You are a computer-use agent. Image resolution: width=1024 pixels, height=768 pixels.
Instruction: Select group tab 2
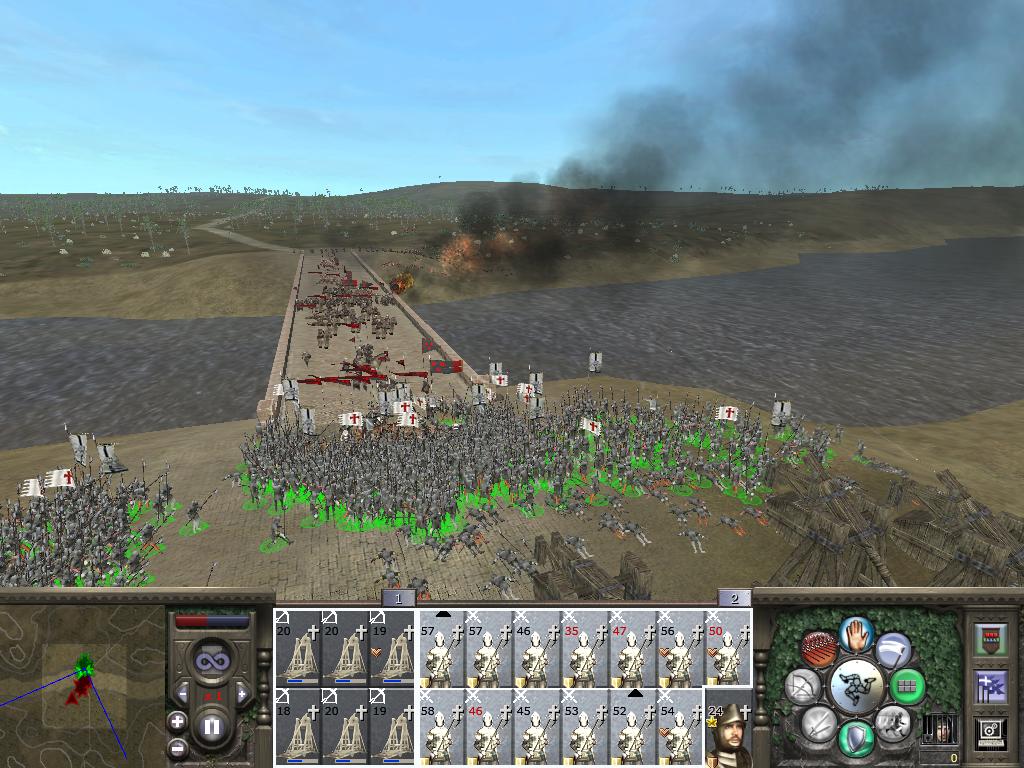point(734,598)
